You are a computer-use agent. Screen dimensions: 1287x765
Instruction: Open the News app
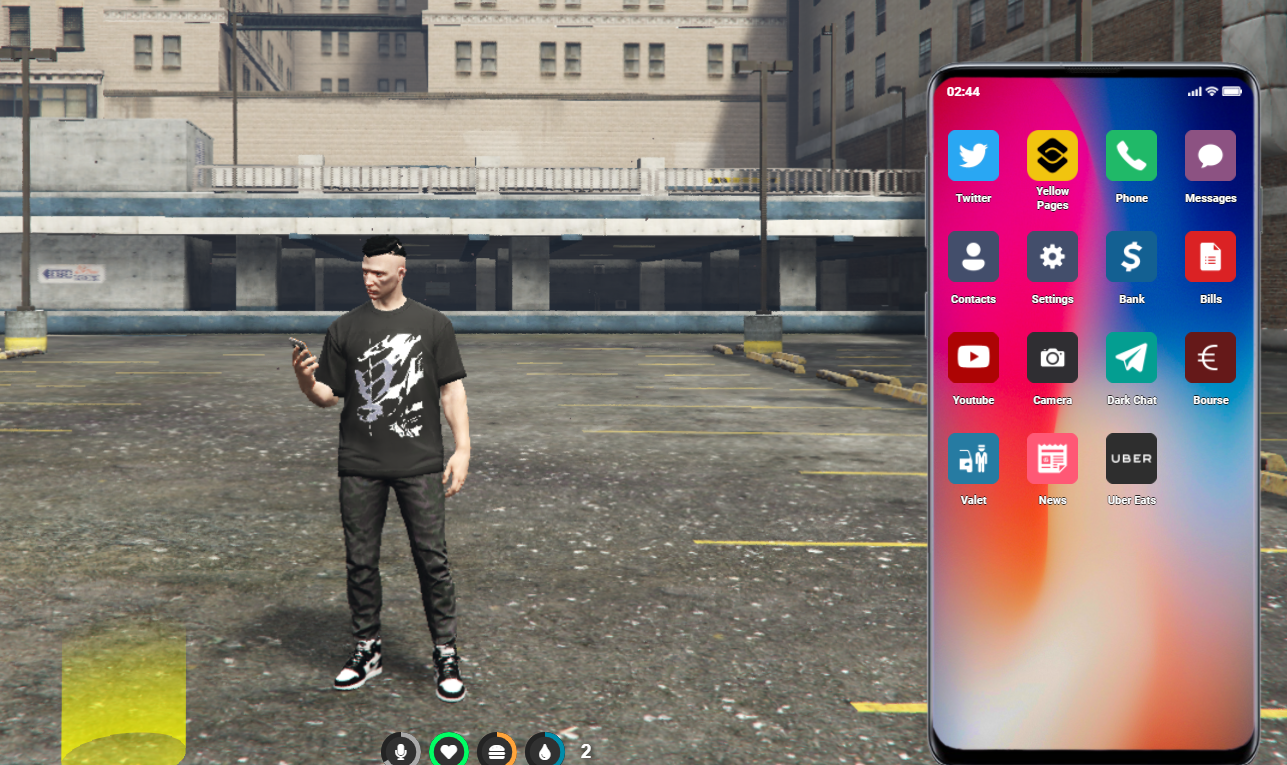(1052, 458)
